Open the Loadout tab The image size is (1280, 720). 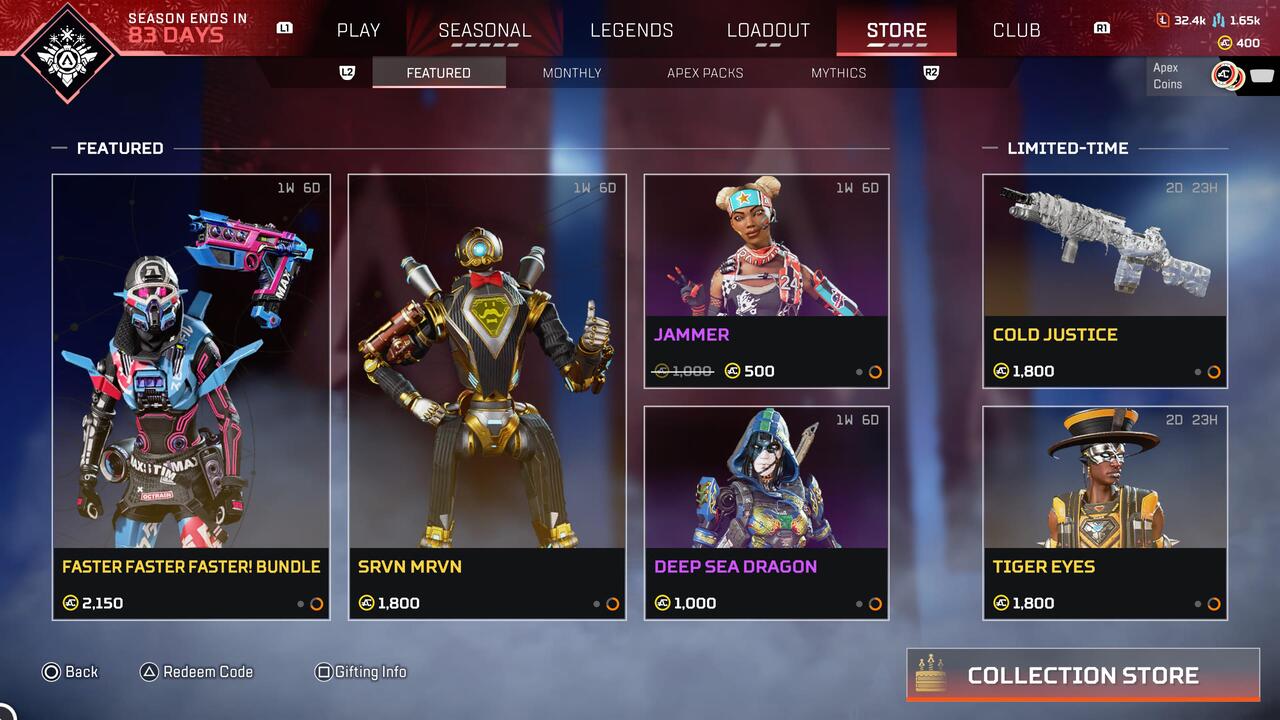click(768, 30)
